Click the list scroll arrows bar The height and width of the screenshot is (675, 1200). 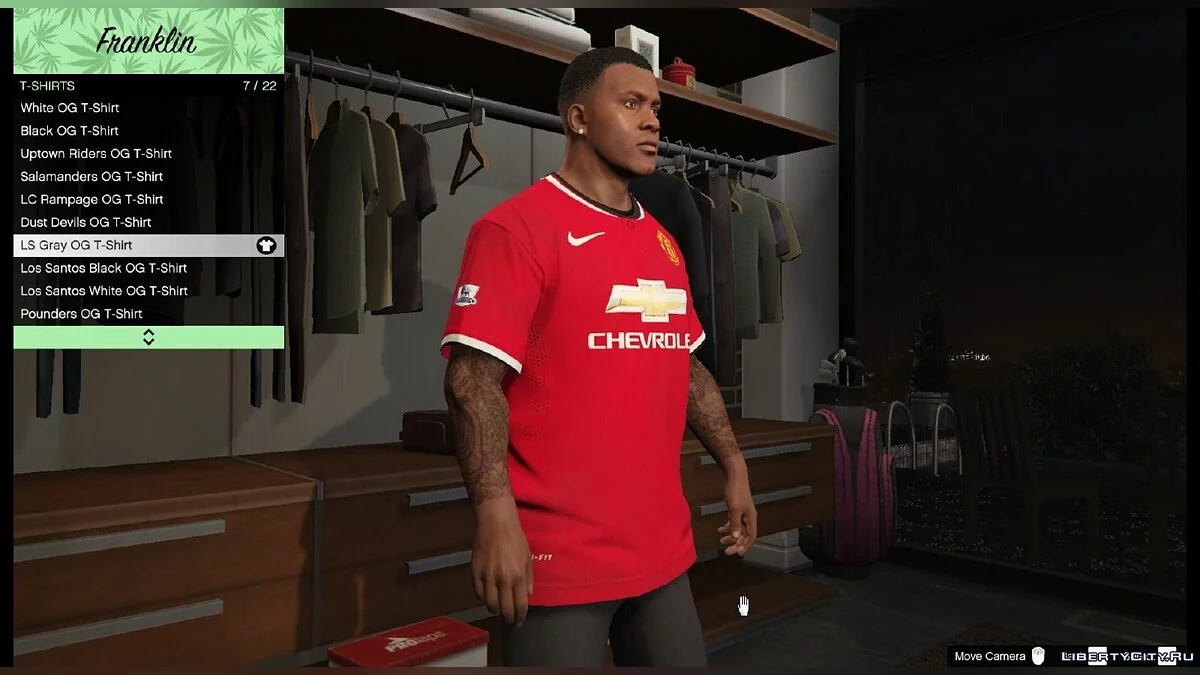pos(148,337)
